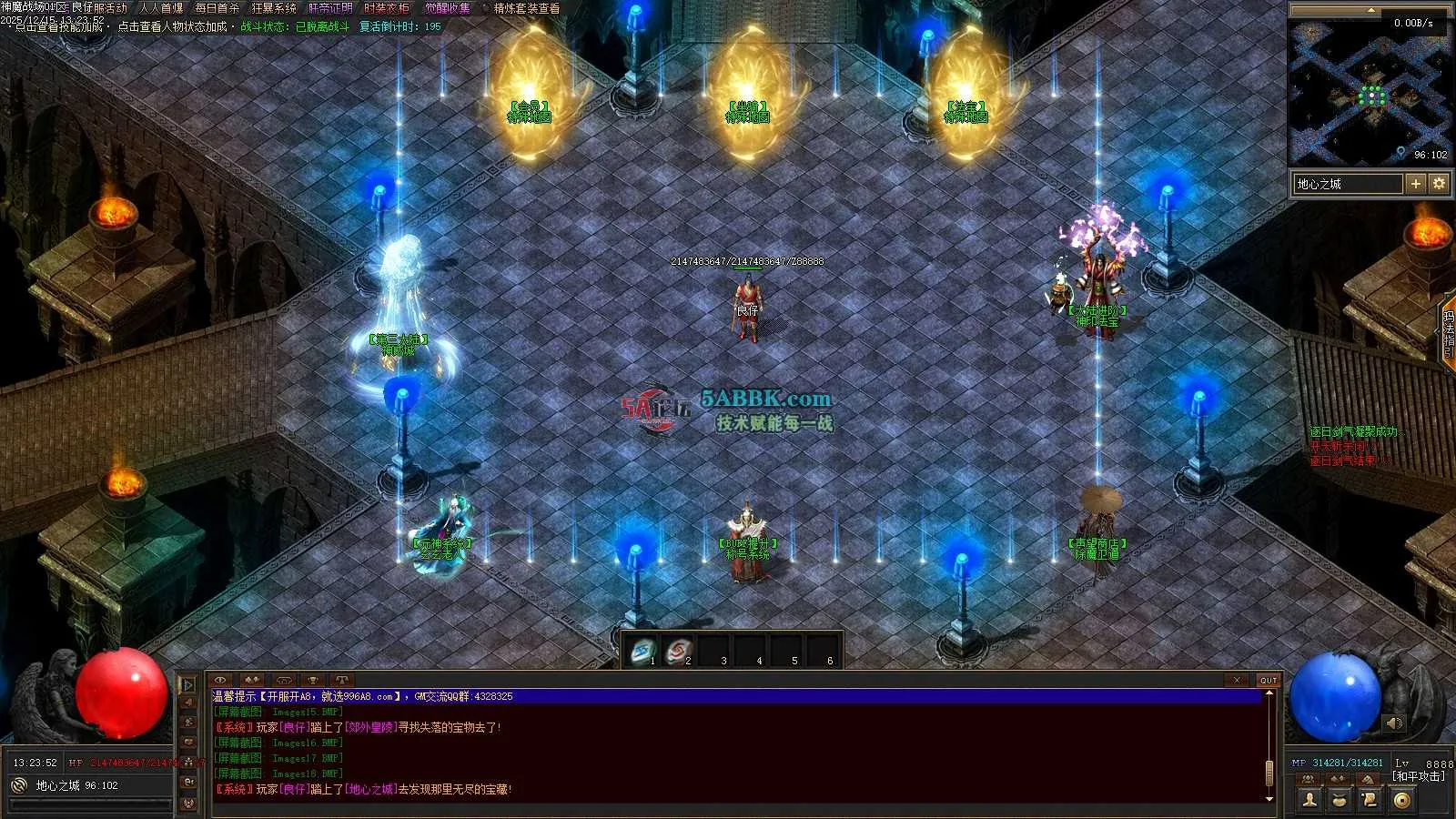Screen dimensions: 1456x819
Task: Use the skill in hotbar slot 1
Action: [x=643, y=652]
